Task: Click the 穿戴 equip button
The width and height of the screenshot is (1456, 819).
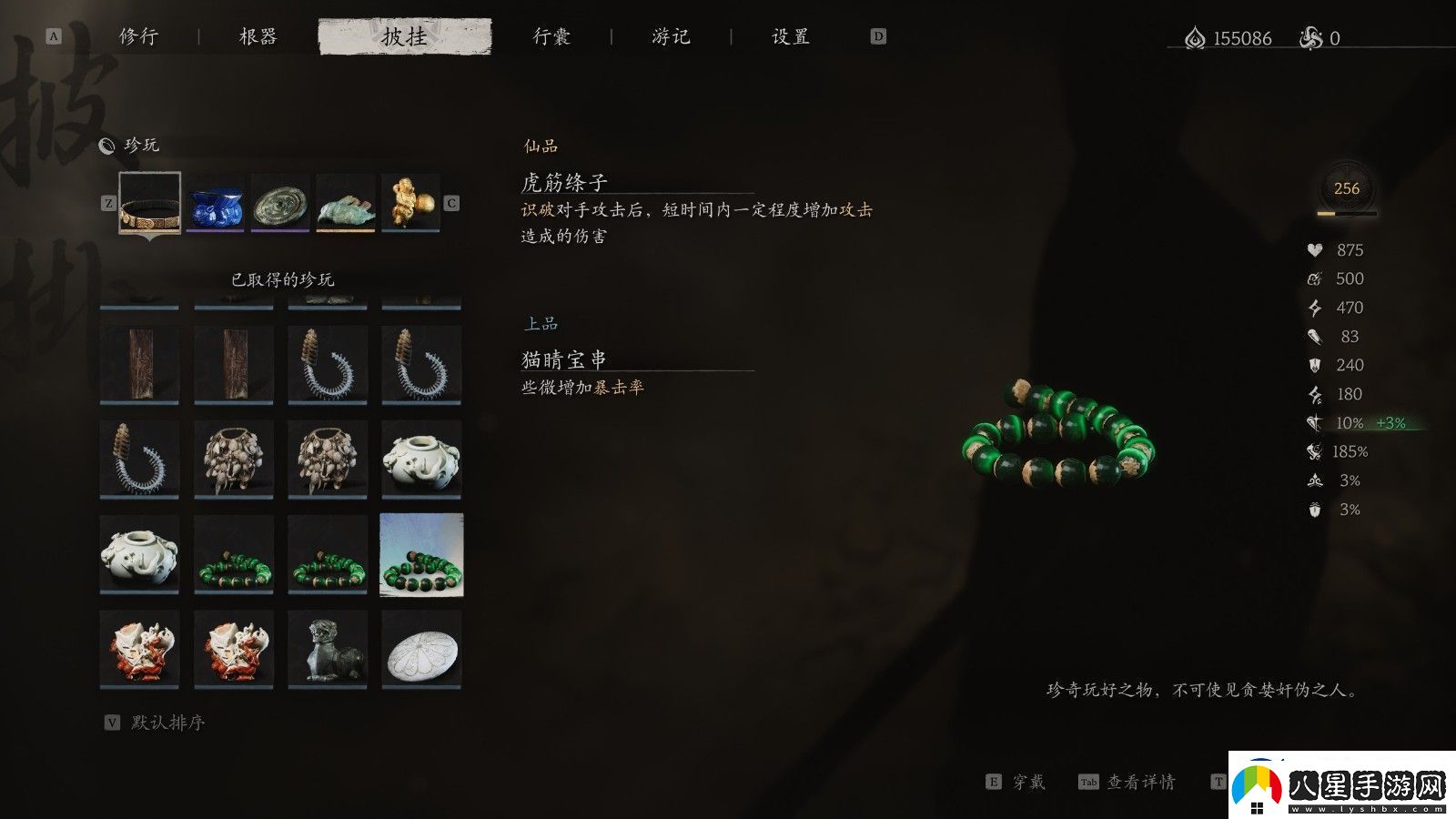Action: click(x=1029, y=781)
